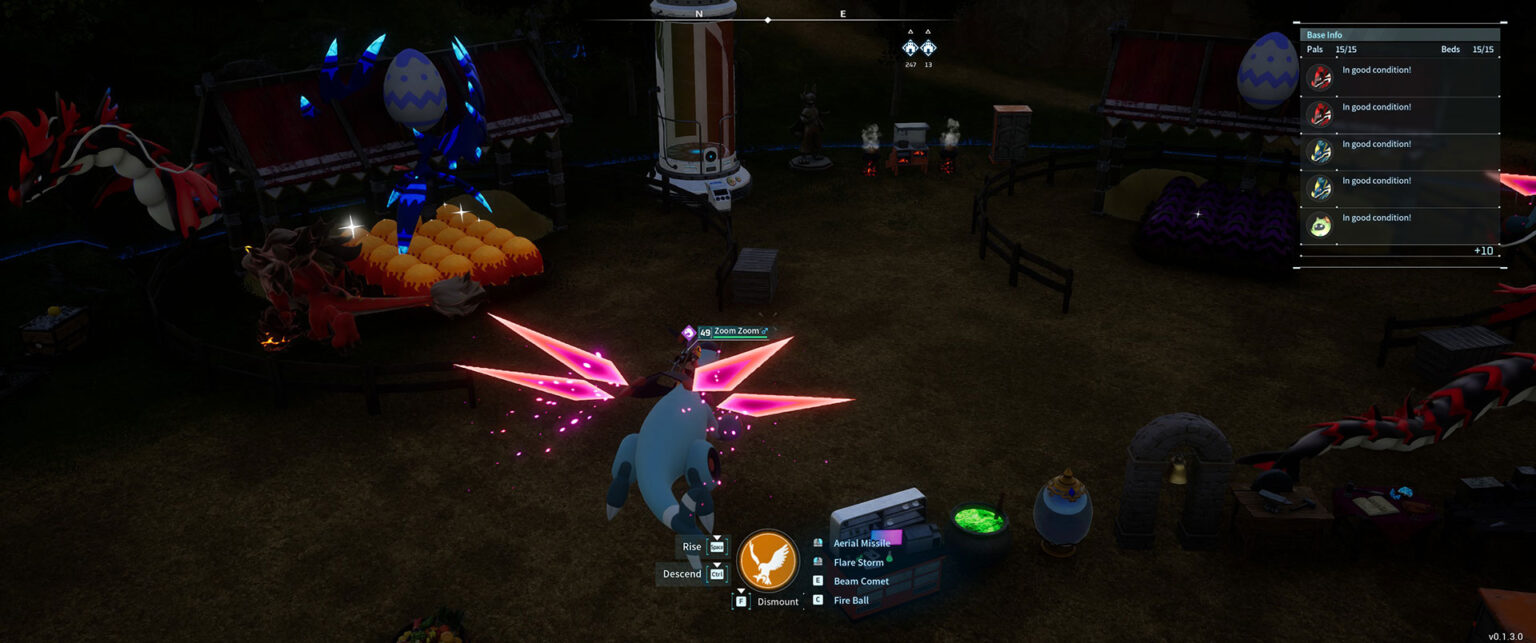
Task: Select the Descend flight control
Action: pos(682,574)
